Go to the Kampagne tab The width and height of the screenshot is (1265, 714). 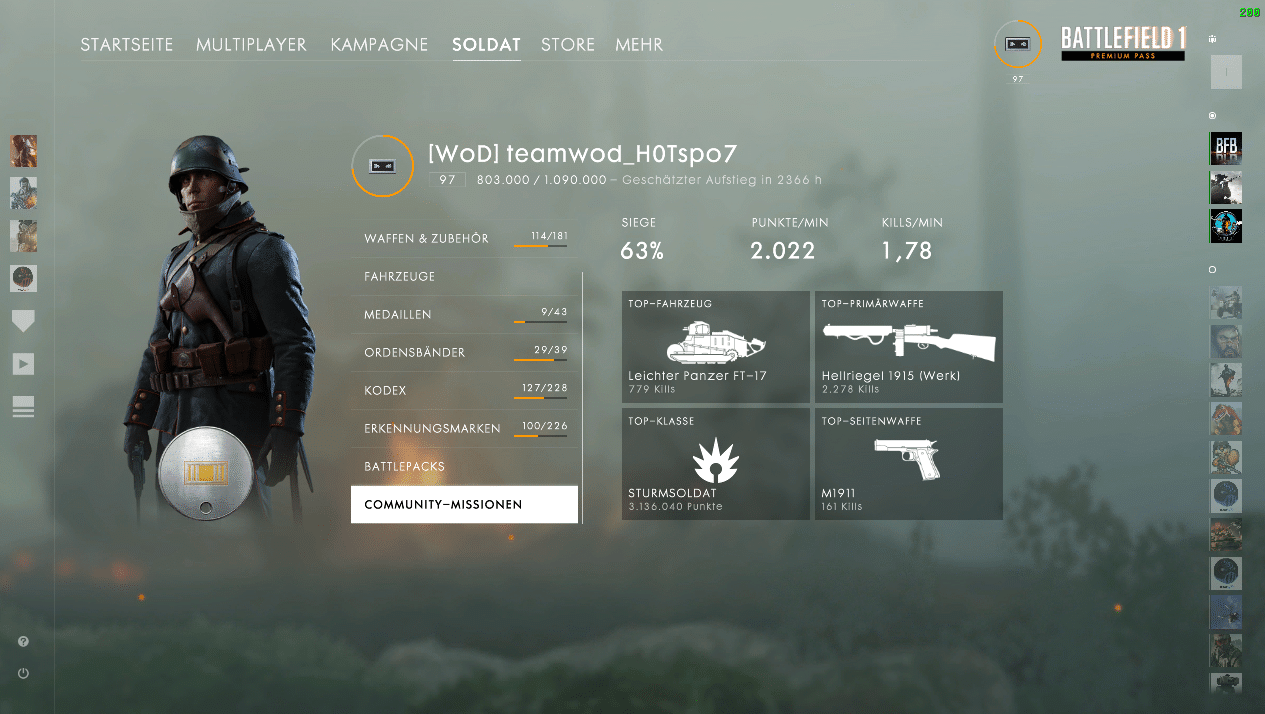coord(379,45)
